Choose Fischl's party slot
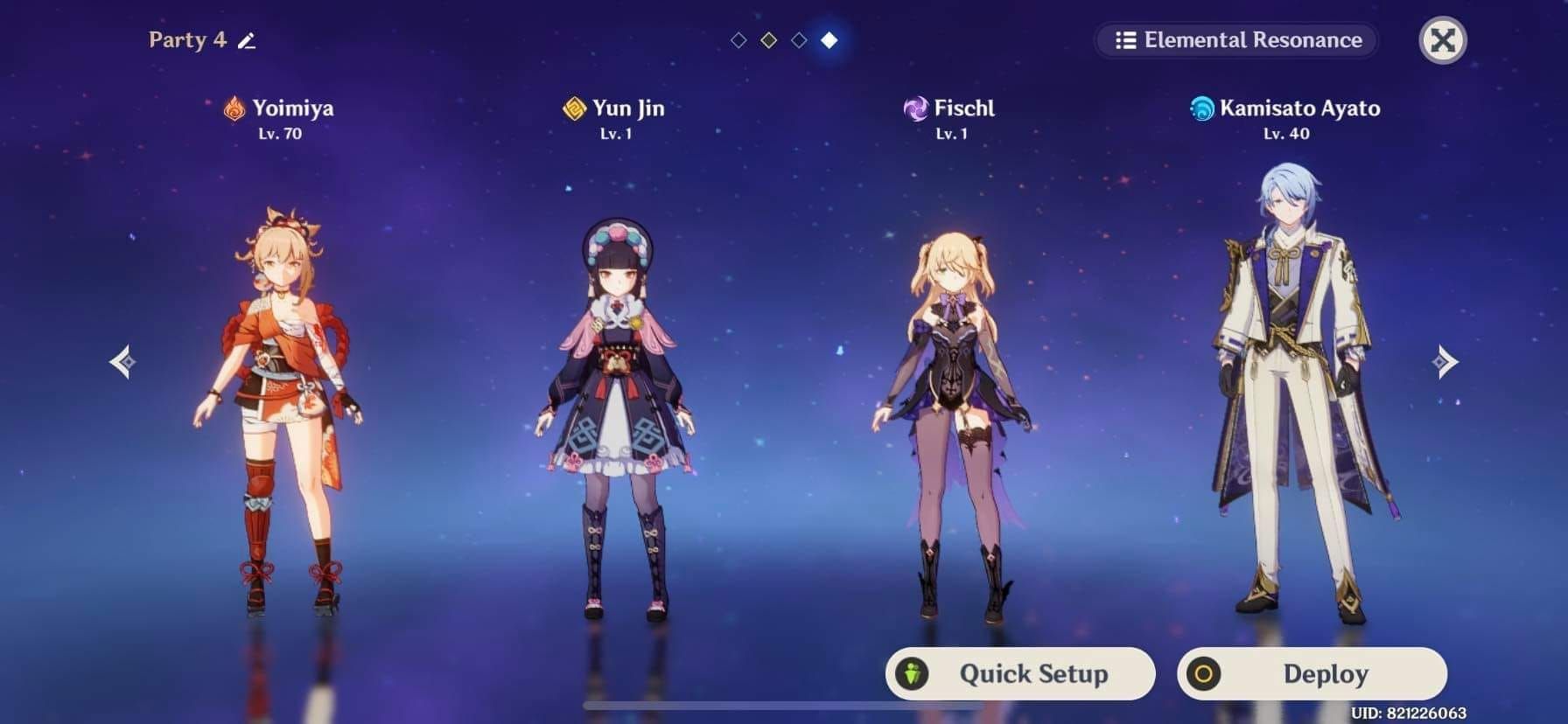1568x724 pixels. [952, 420]
